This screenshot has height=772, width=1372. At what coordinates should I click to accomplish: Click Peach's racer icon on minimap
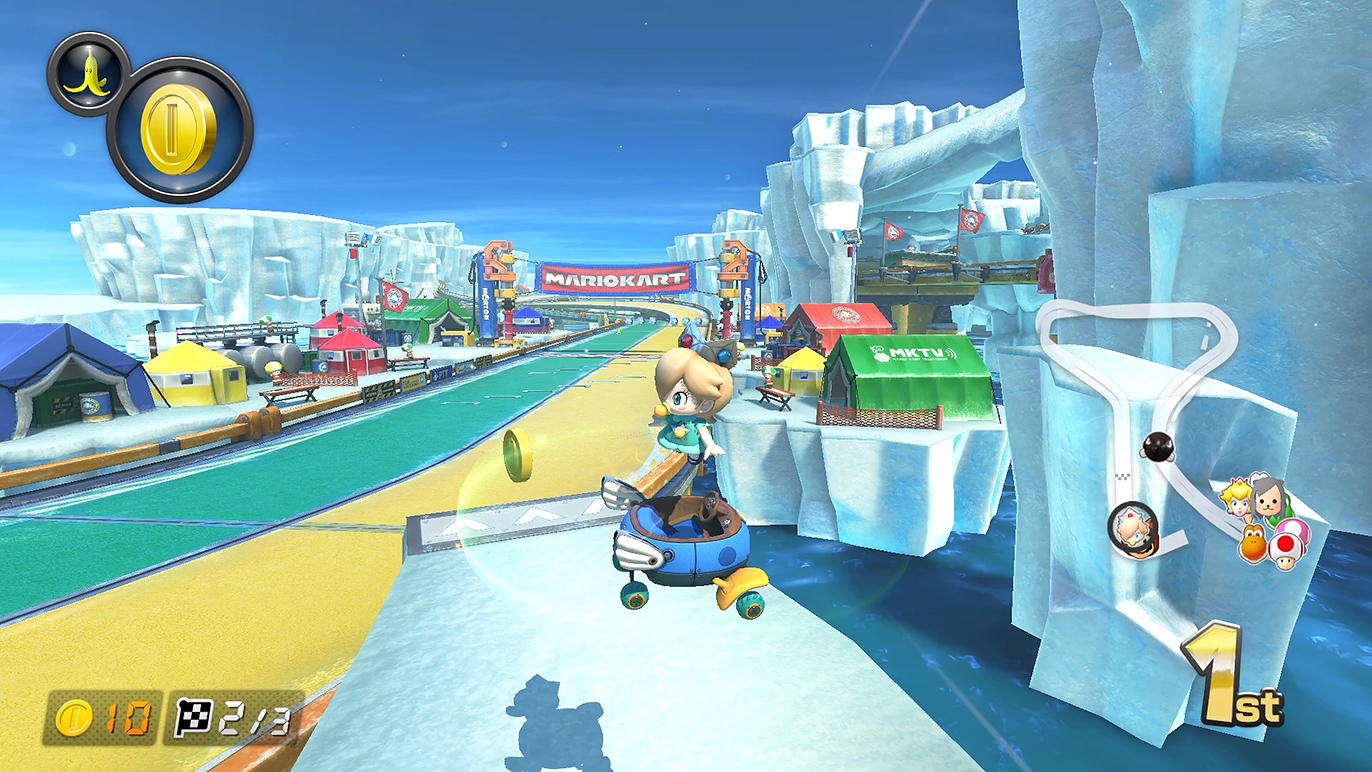coord(1238,499)
